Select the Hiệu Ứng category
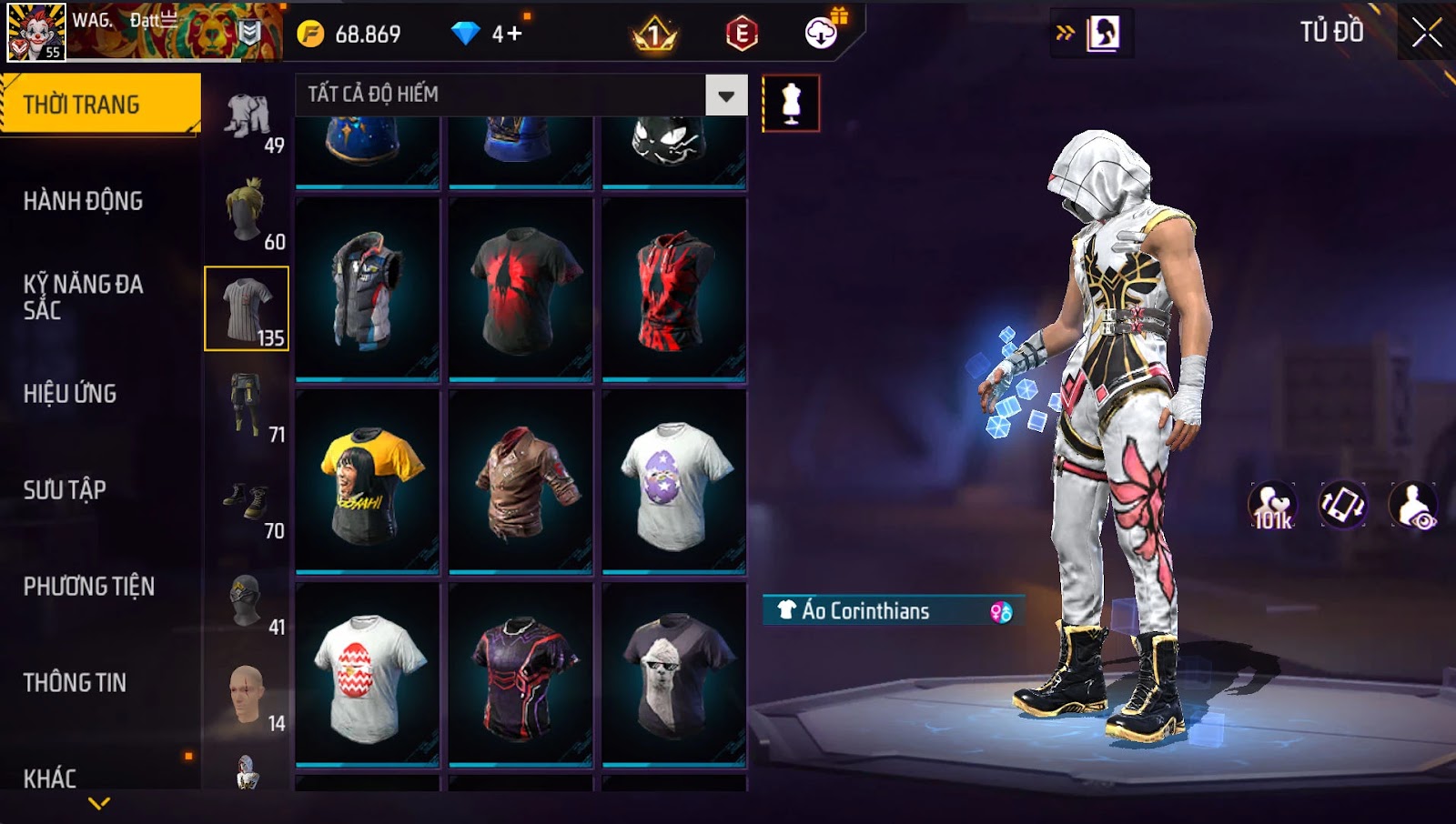This screenshot has width=1456, height=824. point(70,394)
